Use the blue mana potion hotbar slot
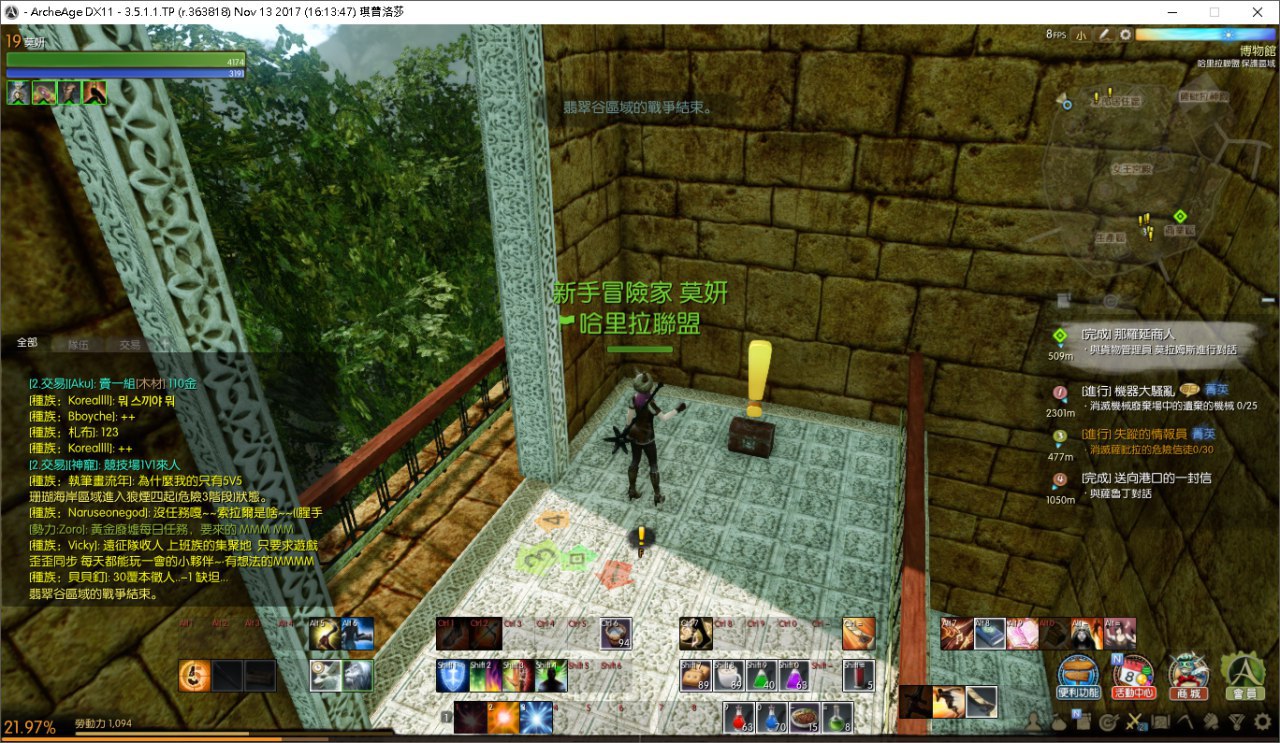 point(770,716)
